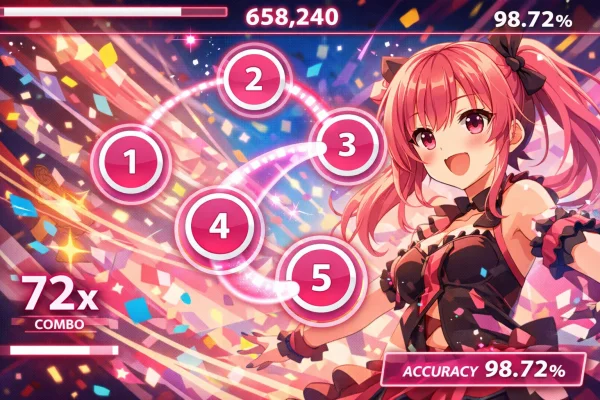The height and width of the screenshot is (400, 600).
Task: Hit the circle numbered 1
Action: 128,160
